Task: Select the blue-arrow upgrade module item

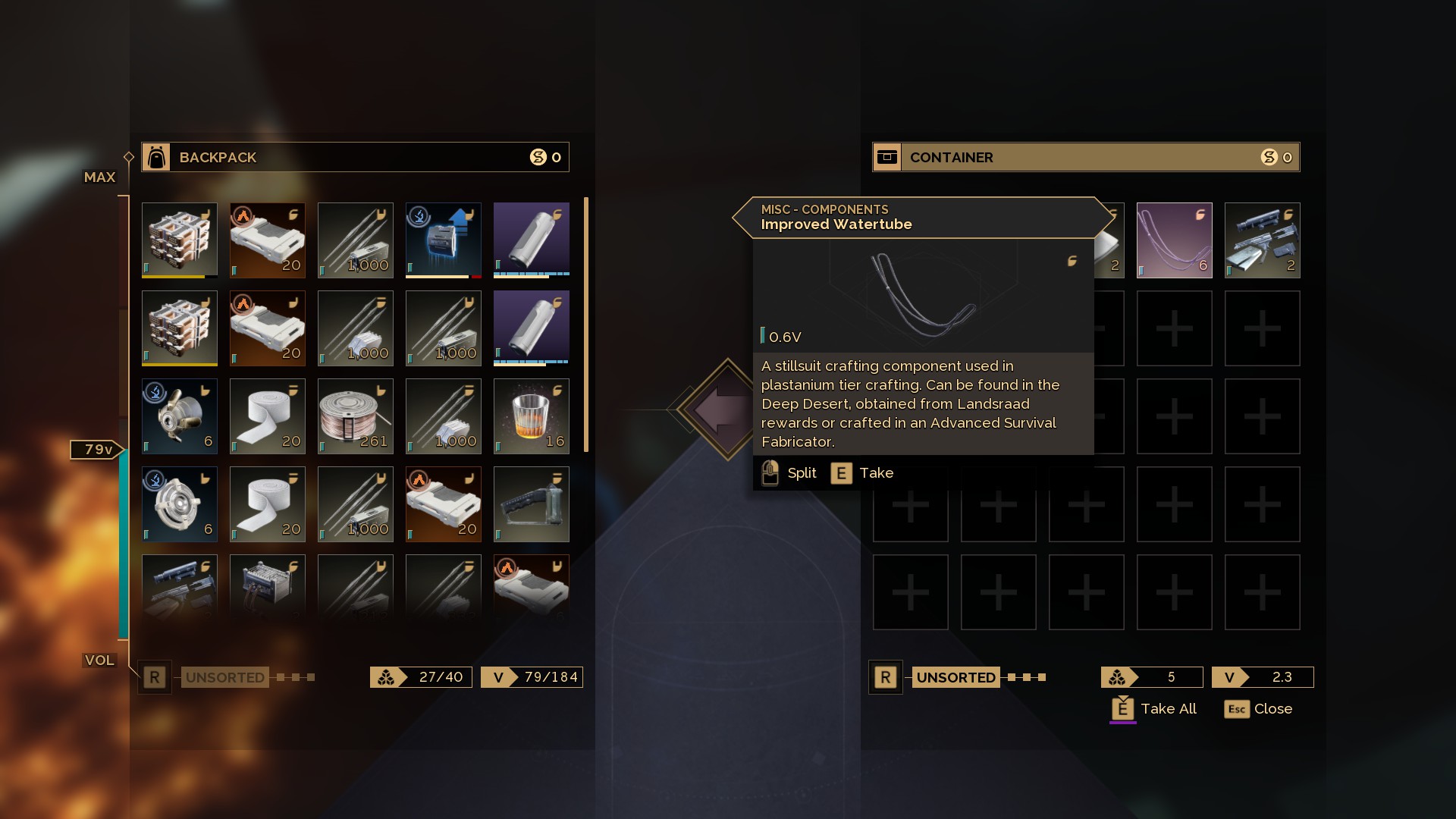Action: click(x=443, y=240)
